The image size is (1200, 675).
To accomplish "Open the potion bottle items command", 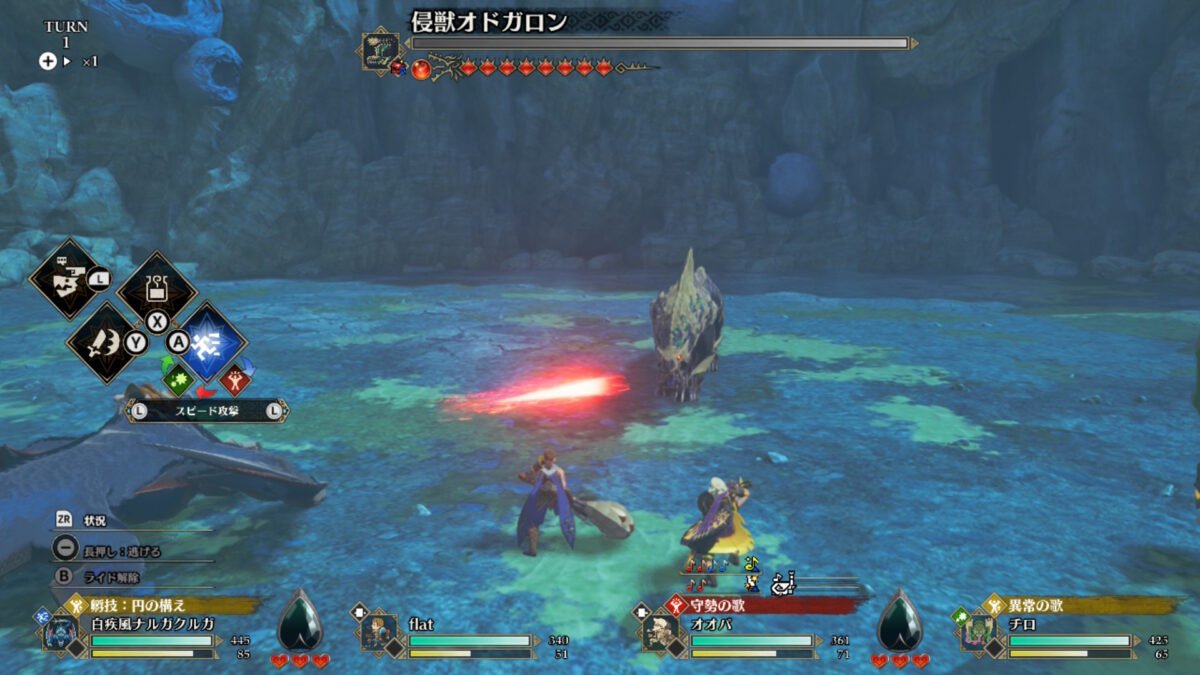I will click(x=157, y=289).
